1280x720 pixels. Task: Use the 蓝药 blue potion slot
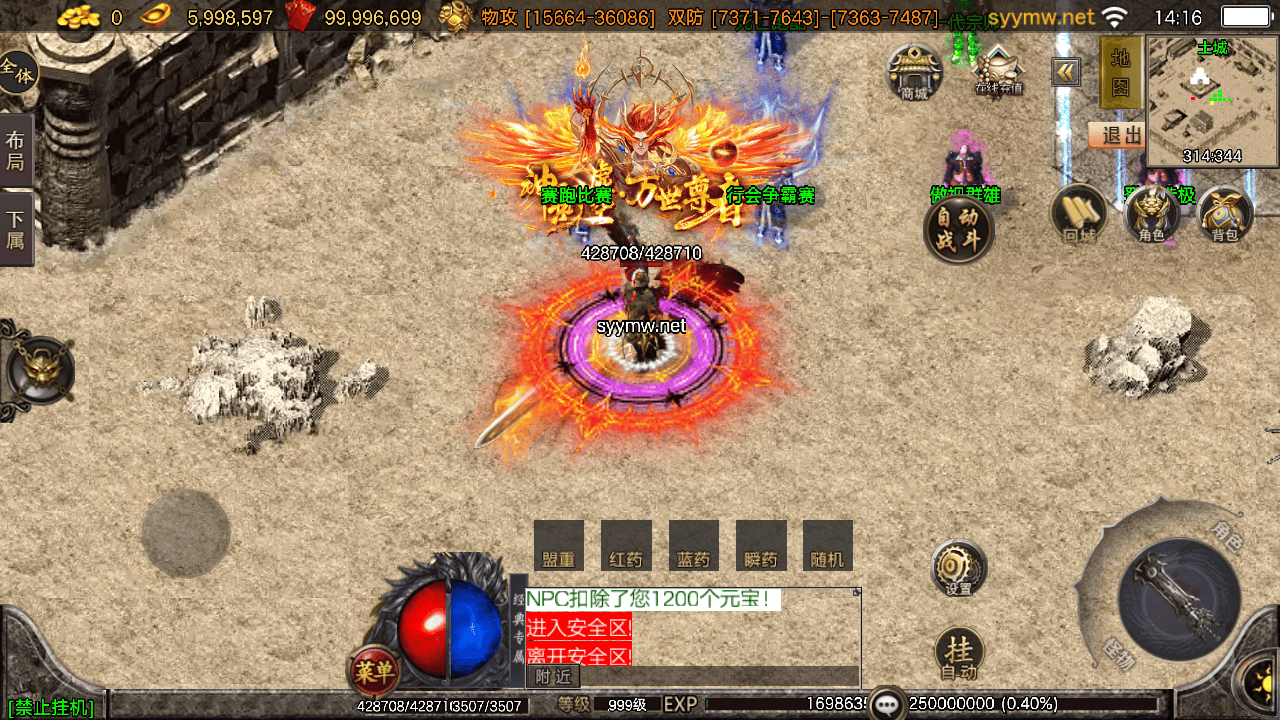[693, 546]
